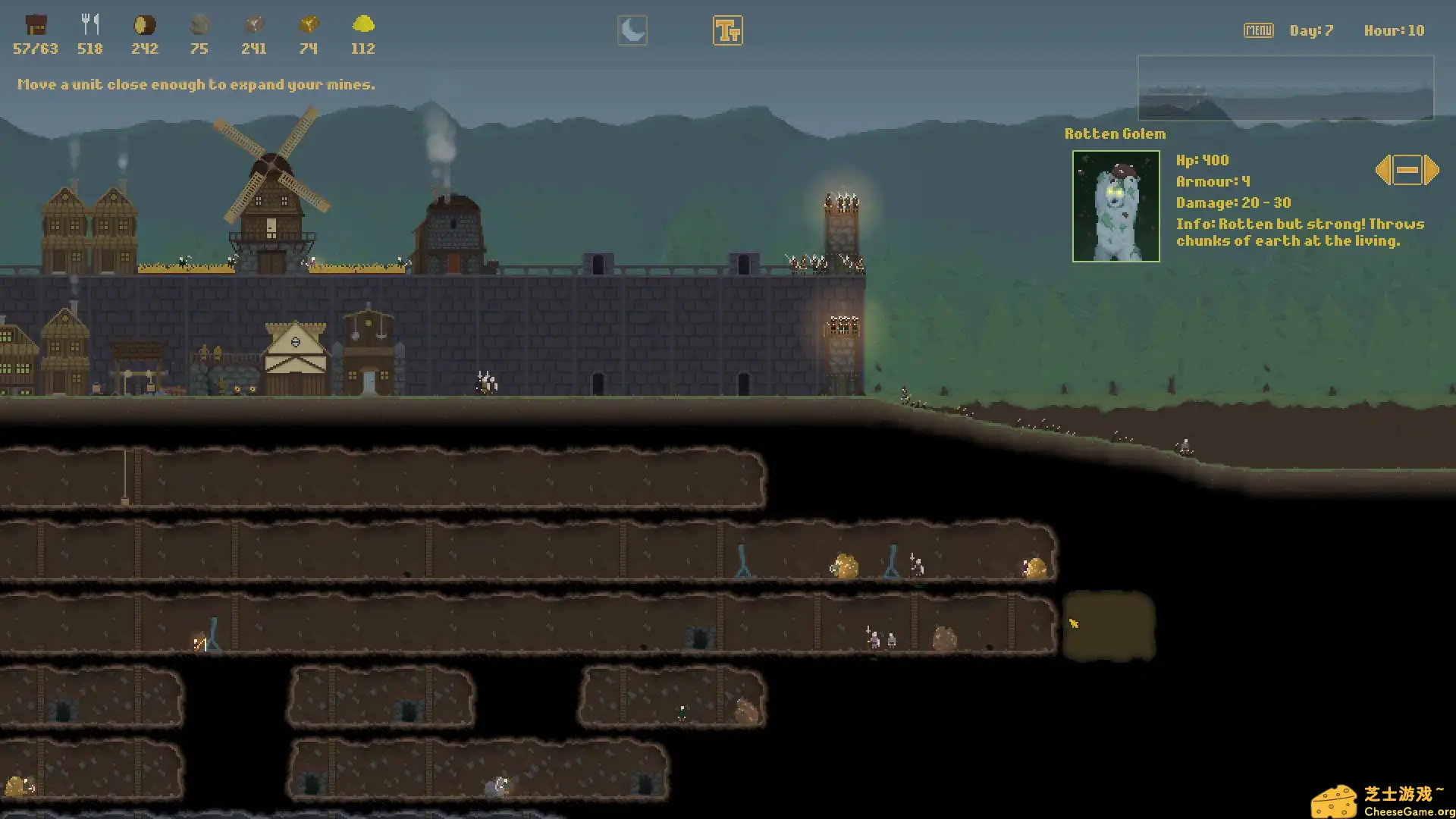Show the previous enemy with left arrow
The height and width of the screenshot is (819, 1456).
point(1382,170)
